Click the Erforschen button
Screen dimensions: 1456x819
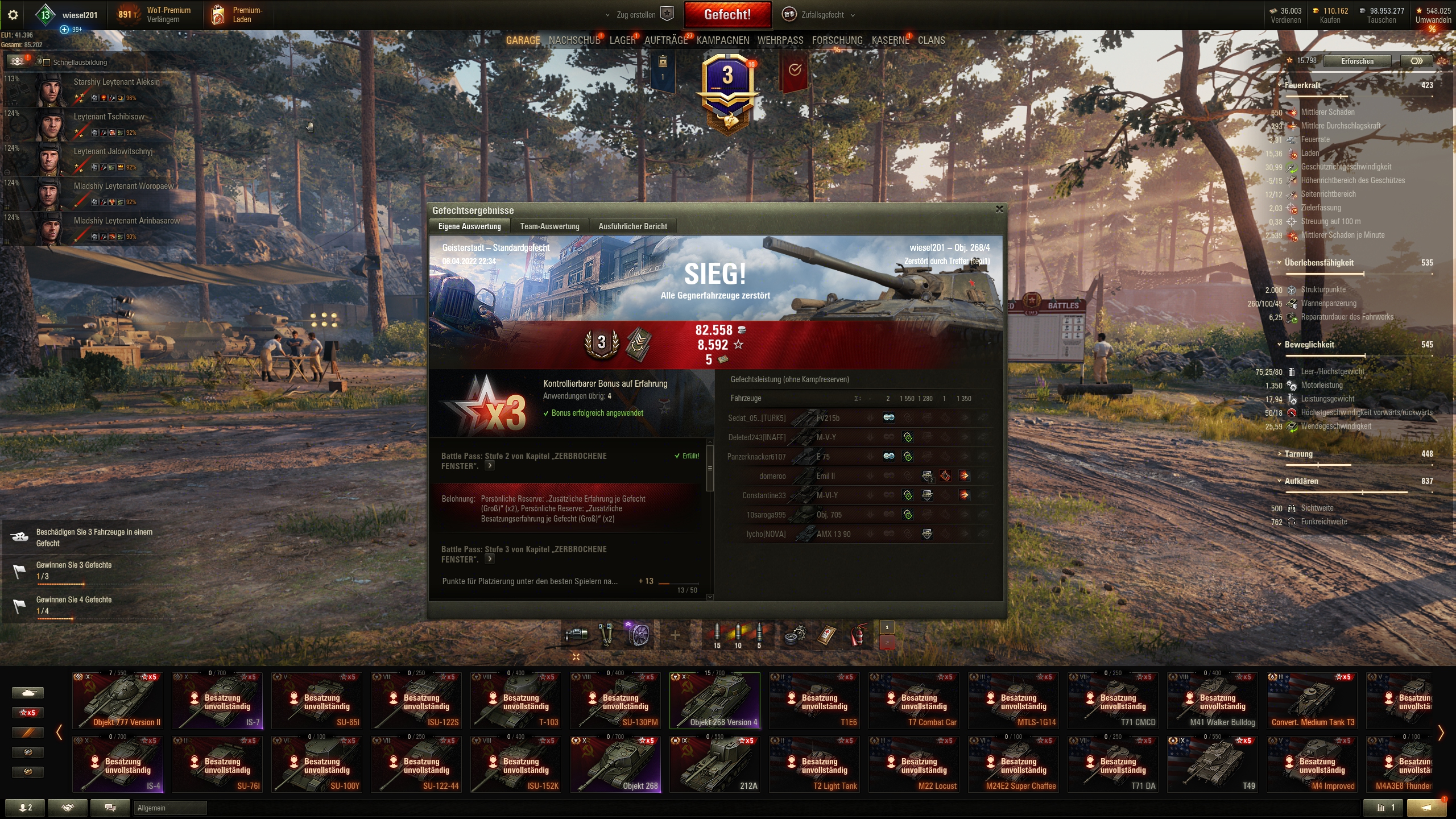point(1357,61)
